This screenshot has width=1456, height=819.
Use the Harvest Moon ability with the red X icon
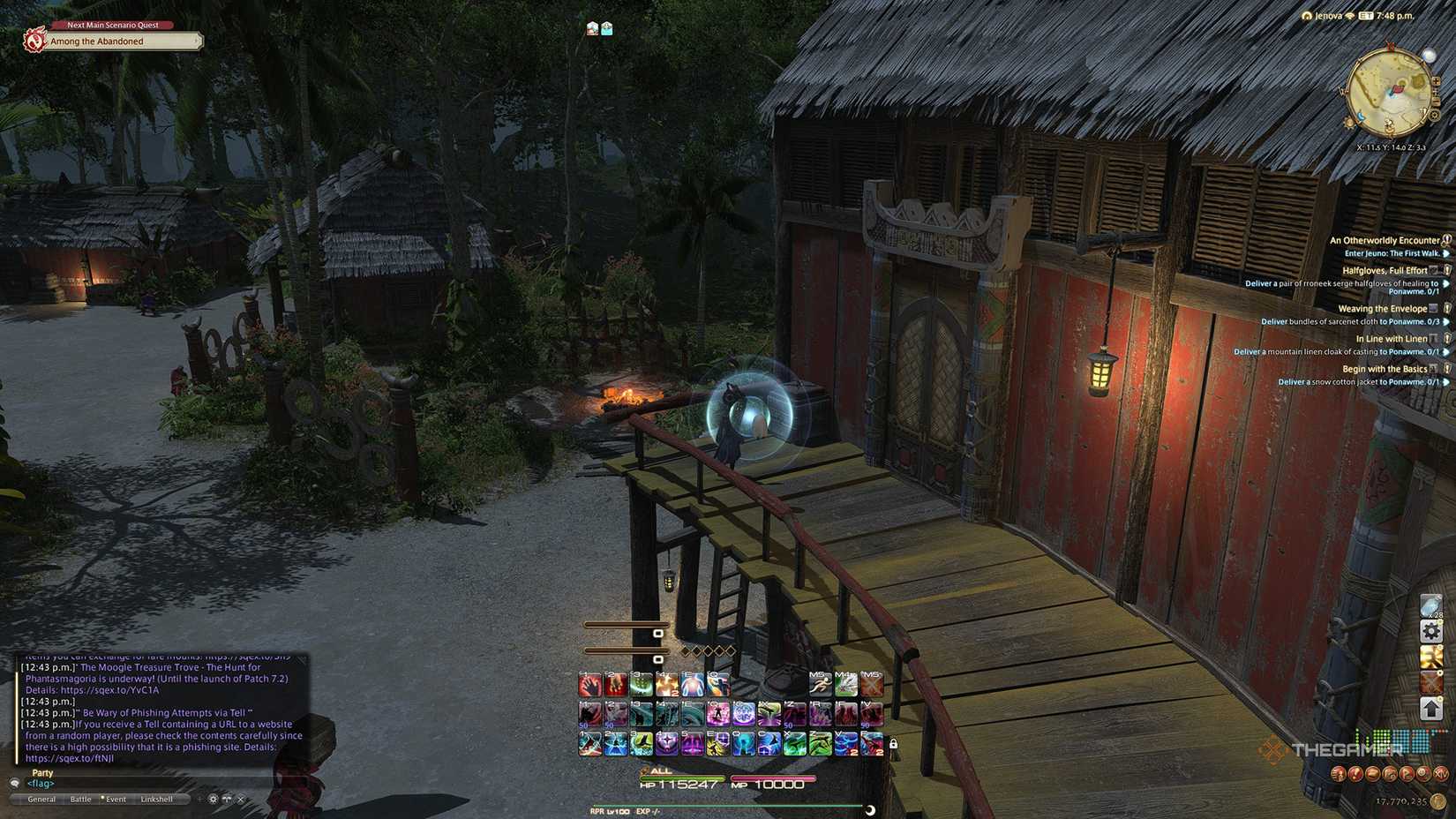pyautogui.click(x=871, y=683)
